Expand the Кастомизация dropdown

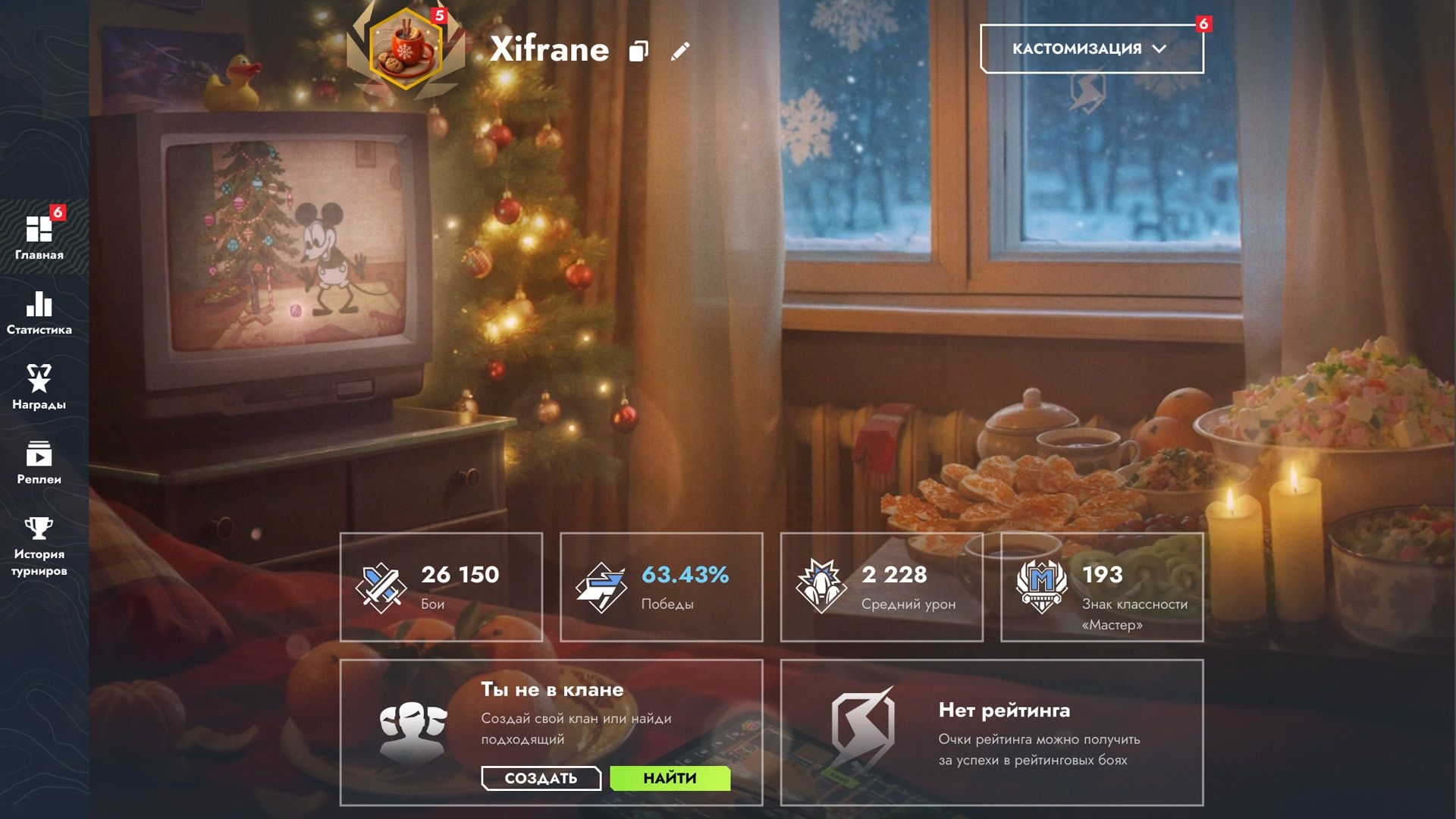1091,49
